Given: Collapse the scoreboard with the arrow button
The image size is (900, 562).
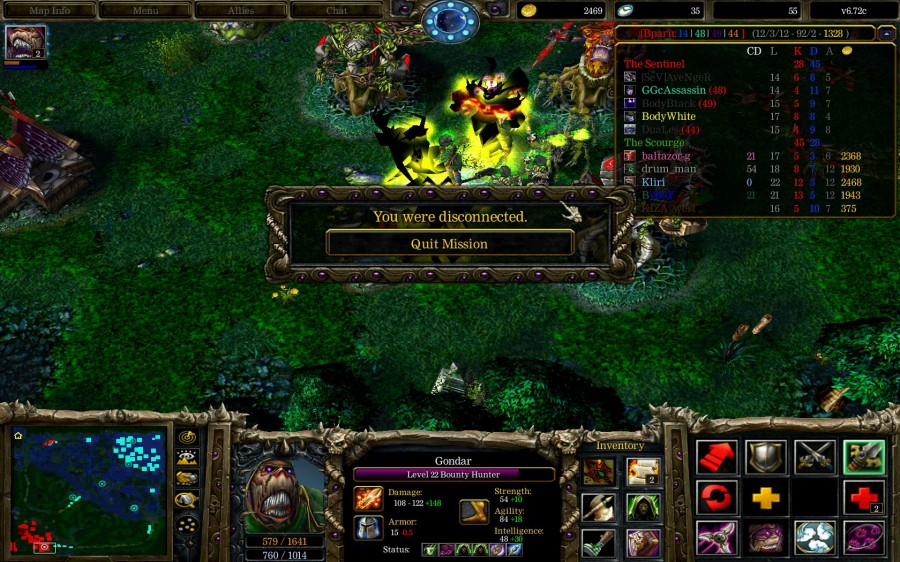Looking at the screenshot, I should click(886, 33).
